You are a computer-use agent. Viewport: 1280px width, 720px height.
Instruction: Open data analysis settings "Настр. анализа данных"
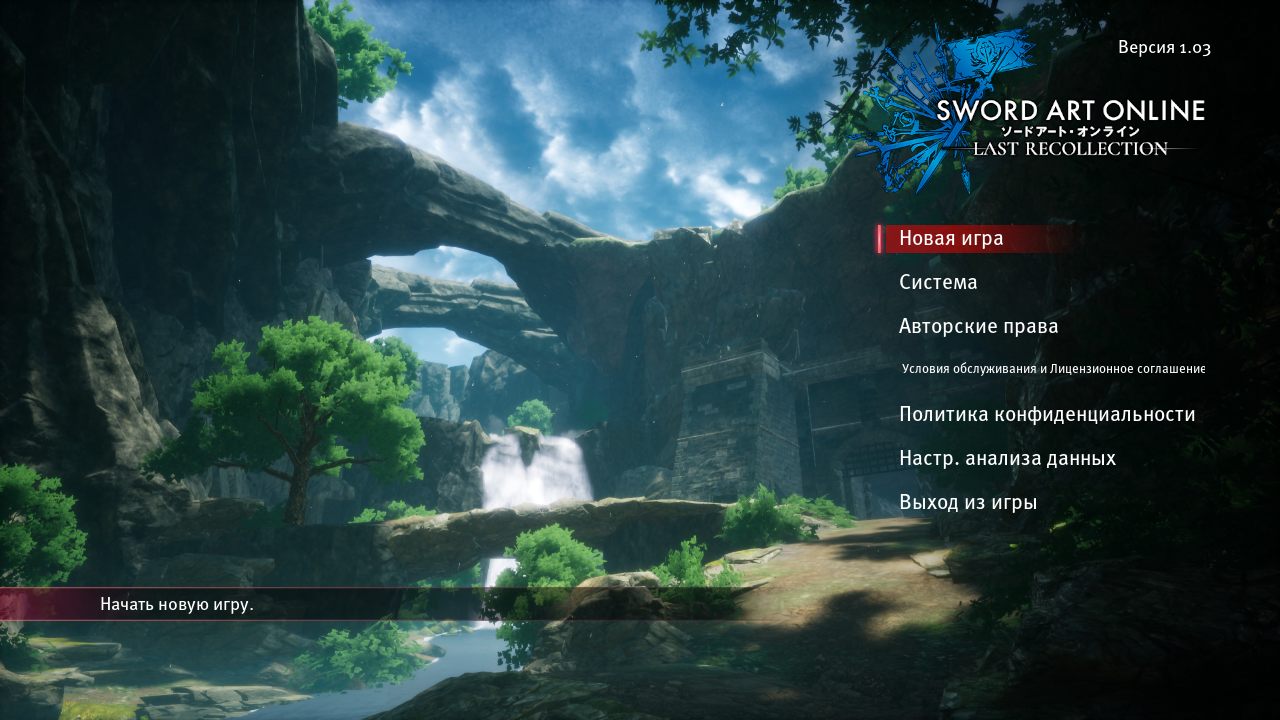point(1007,457)
